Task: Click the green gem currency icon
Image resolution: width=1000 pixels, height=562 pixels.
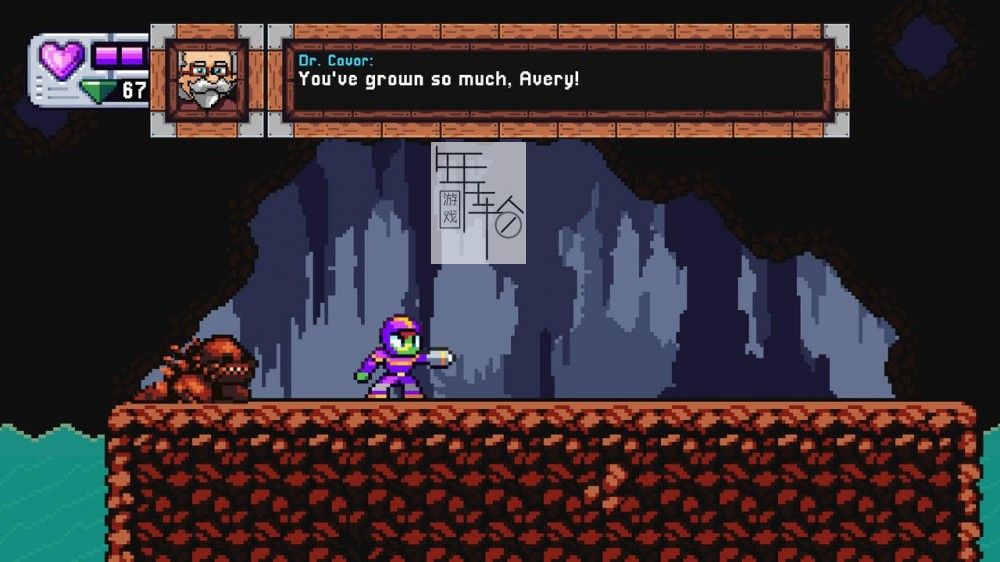Action: coord(98,92)
